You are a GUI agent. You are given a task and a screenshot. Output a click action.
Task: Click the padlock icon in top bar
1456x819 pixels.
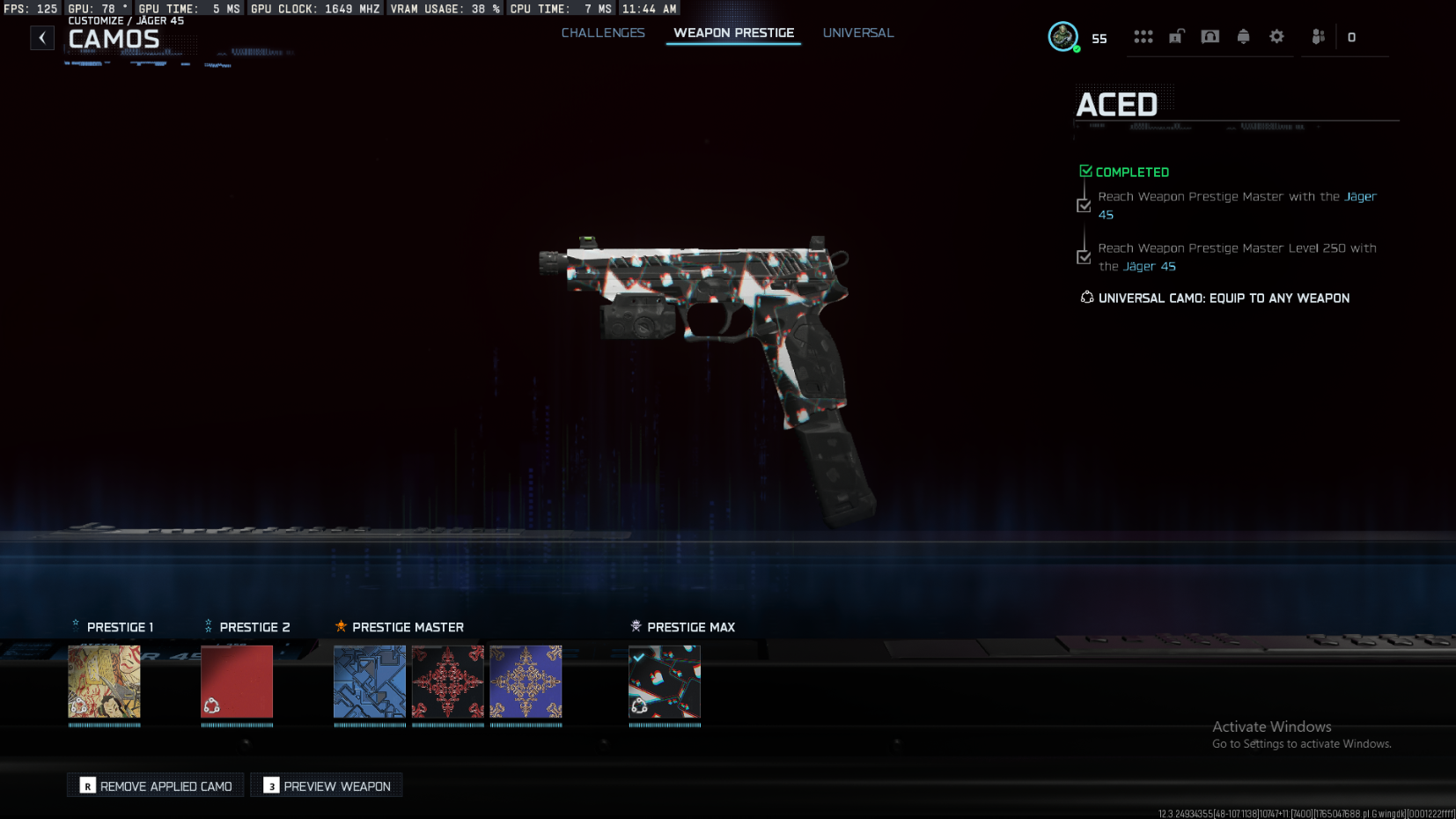[x=1176, y=37]
